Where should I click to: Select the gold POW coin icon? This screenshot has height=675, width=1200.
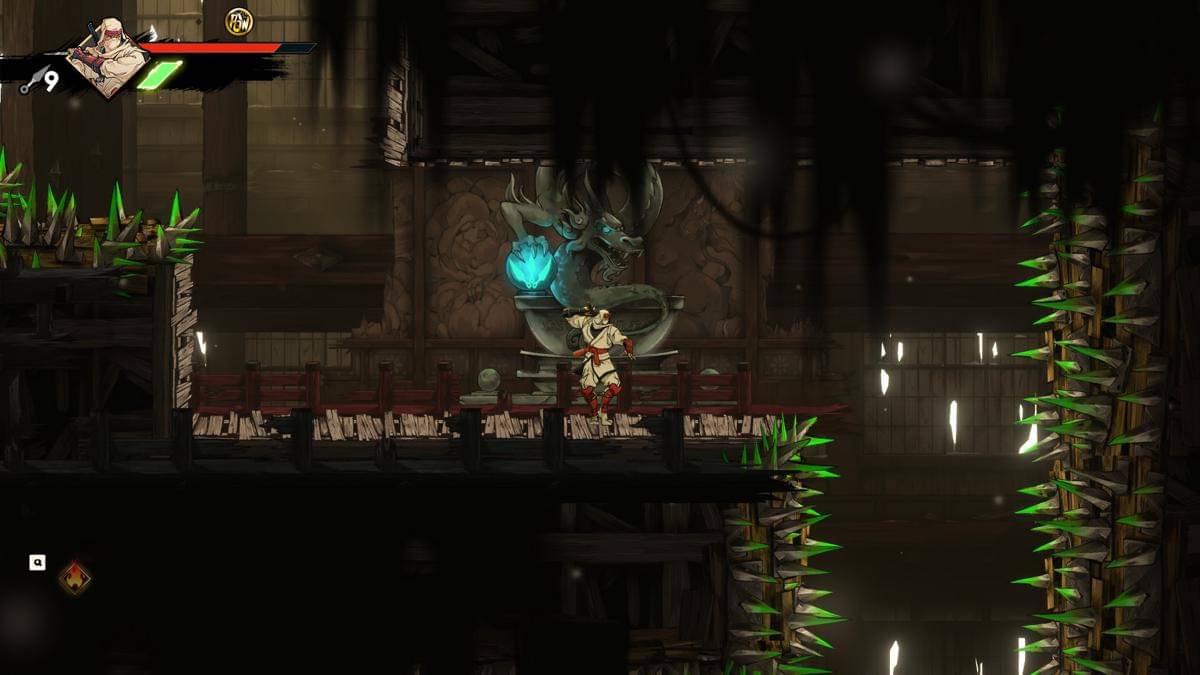click(239, 21)
